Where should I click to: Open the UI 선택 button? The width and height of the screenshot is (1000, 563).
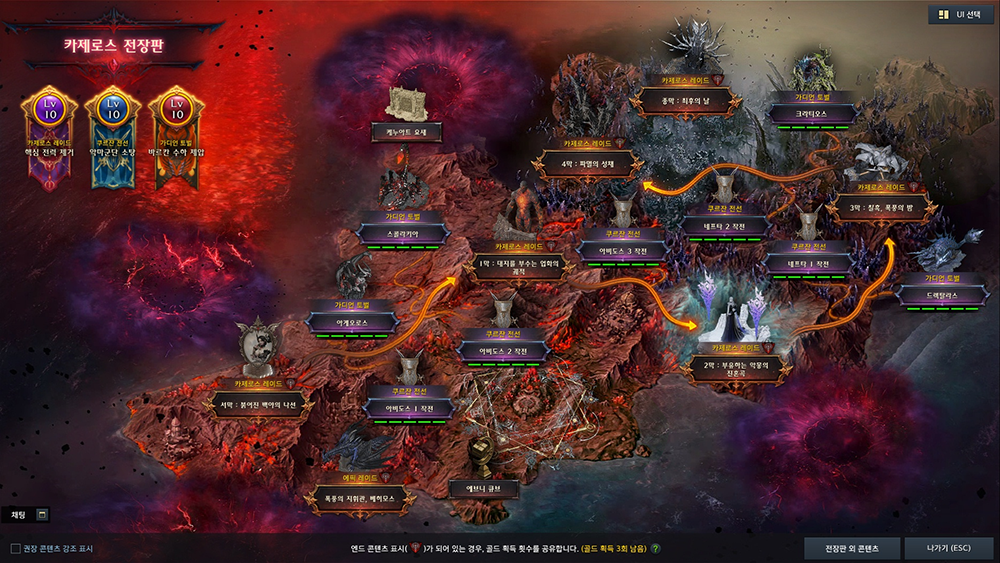pyautogui.click(x=960, y=15)
